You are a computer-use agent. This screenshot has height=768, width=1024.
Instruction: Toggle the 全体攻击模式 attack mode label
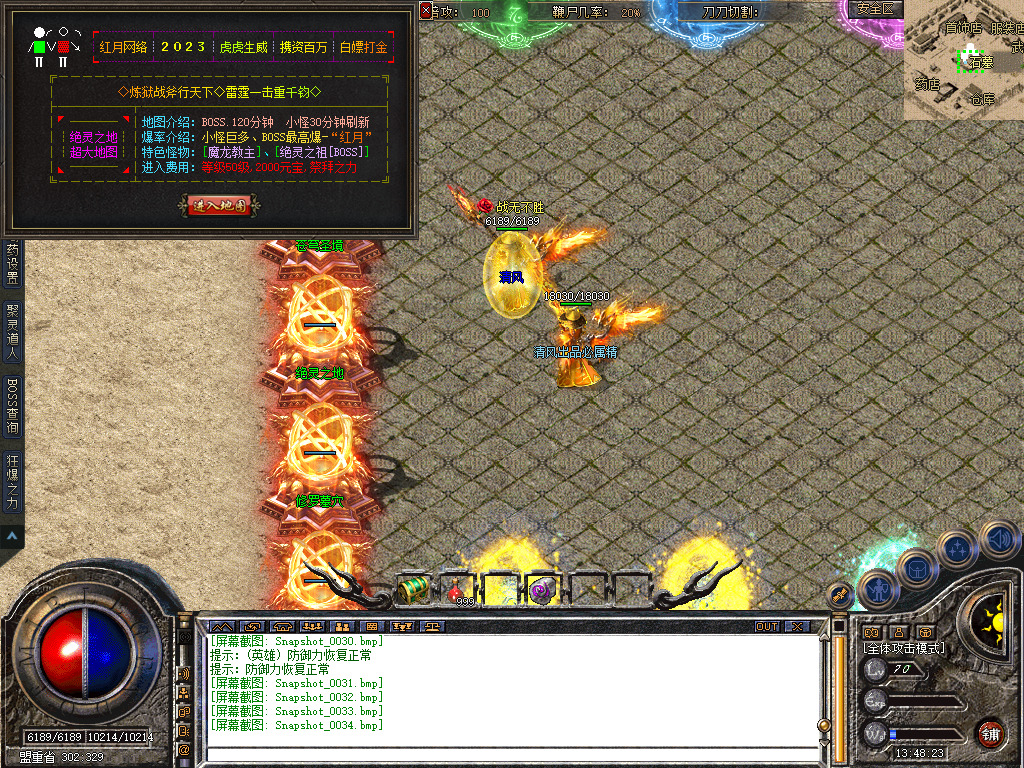(x=904, y=648)
